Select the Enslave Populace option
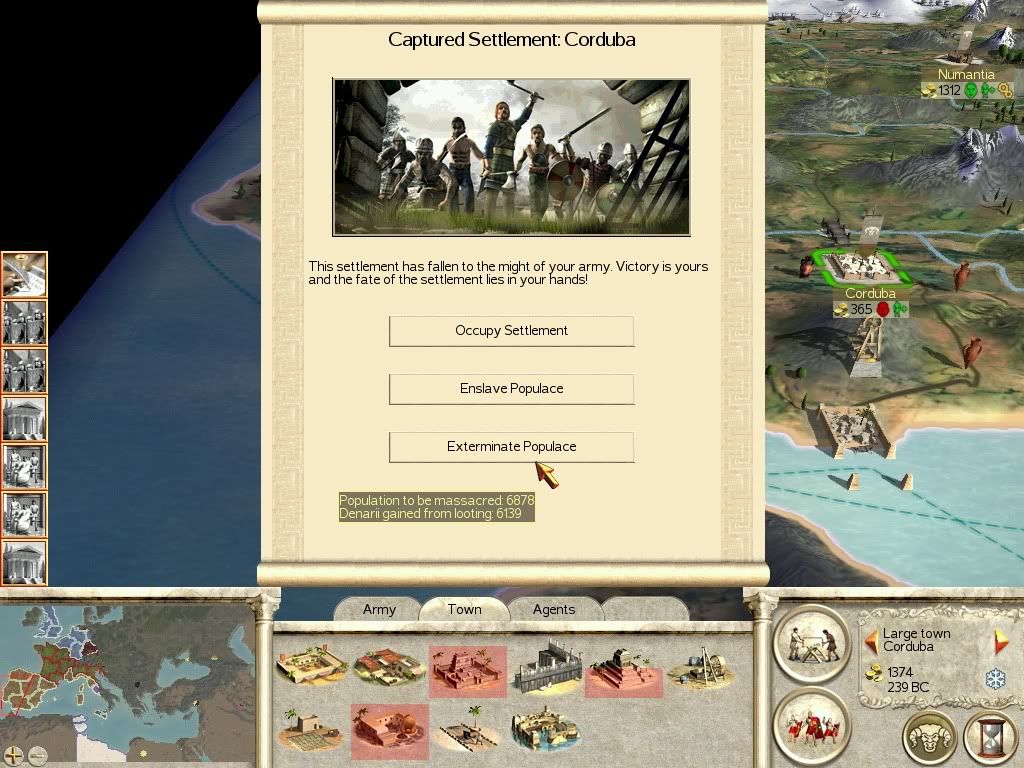Viewport: 1024px width, 768px height. coord(511,389)
